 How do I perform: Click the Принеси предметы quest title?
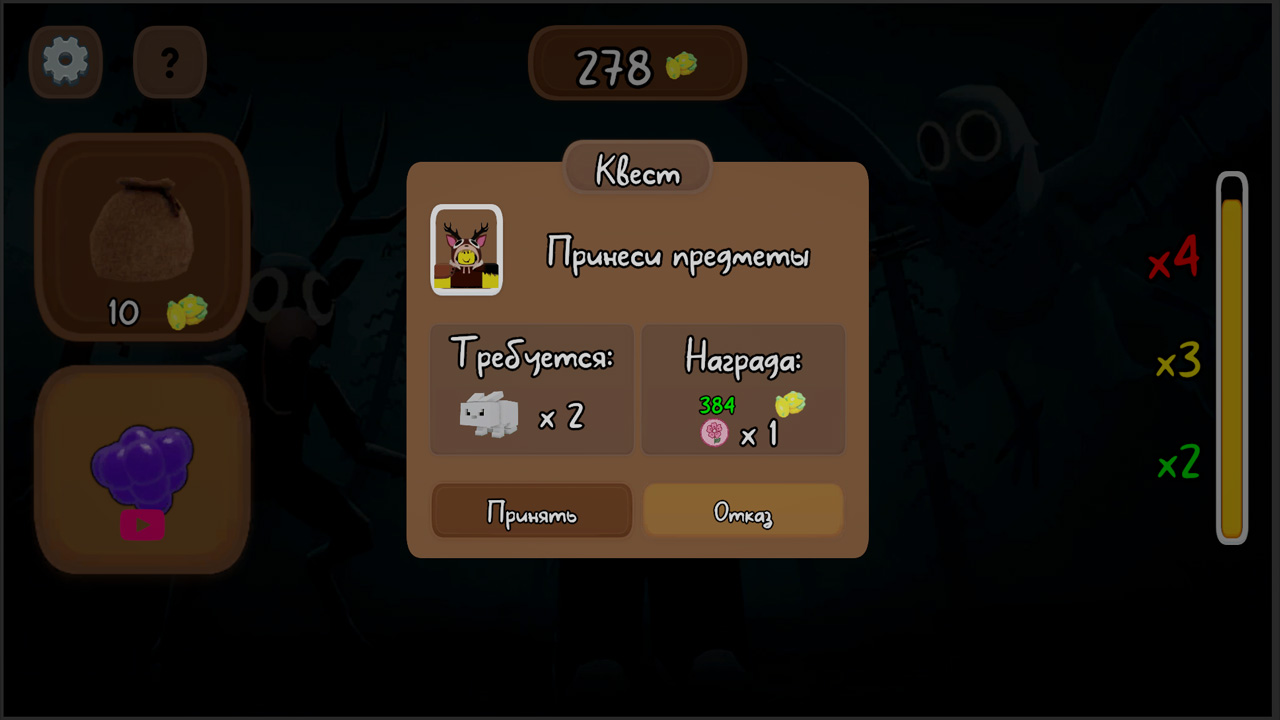point(681,254)
